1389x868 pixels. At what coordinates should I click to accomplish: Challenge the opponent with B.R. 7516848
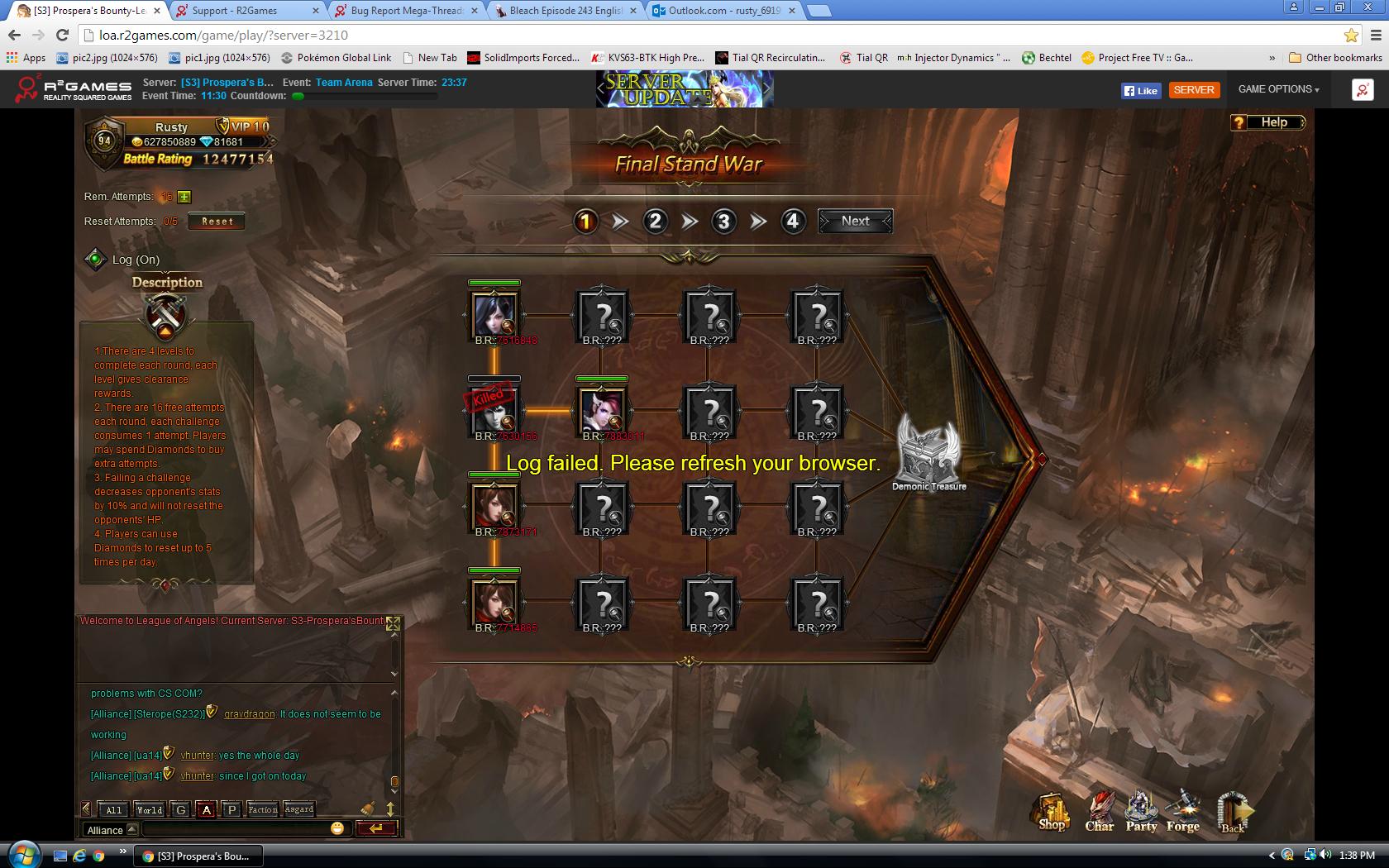coord(494,313)
